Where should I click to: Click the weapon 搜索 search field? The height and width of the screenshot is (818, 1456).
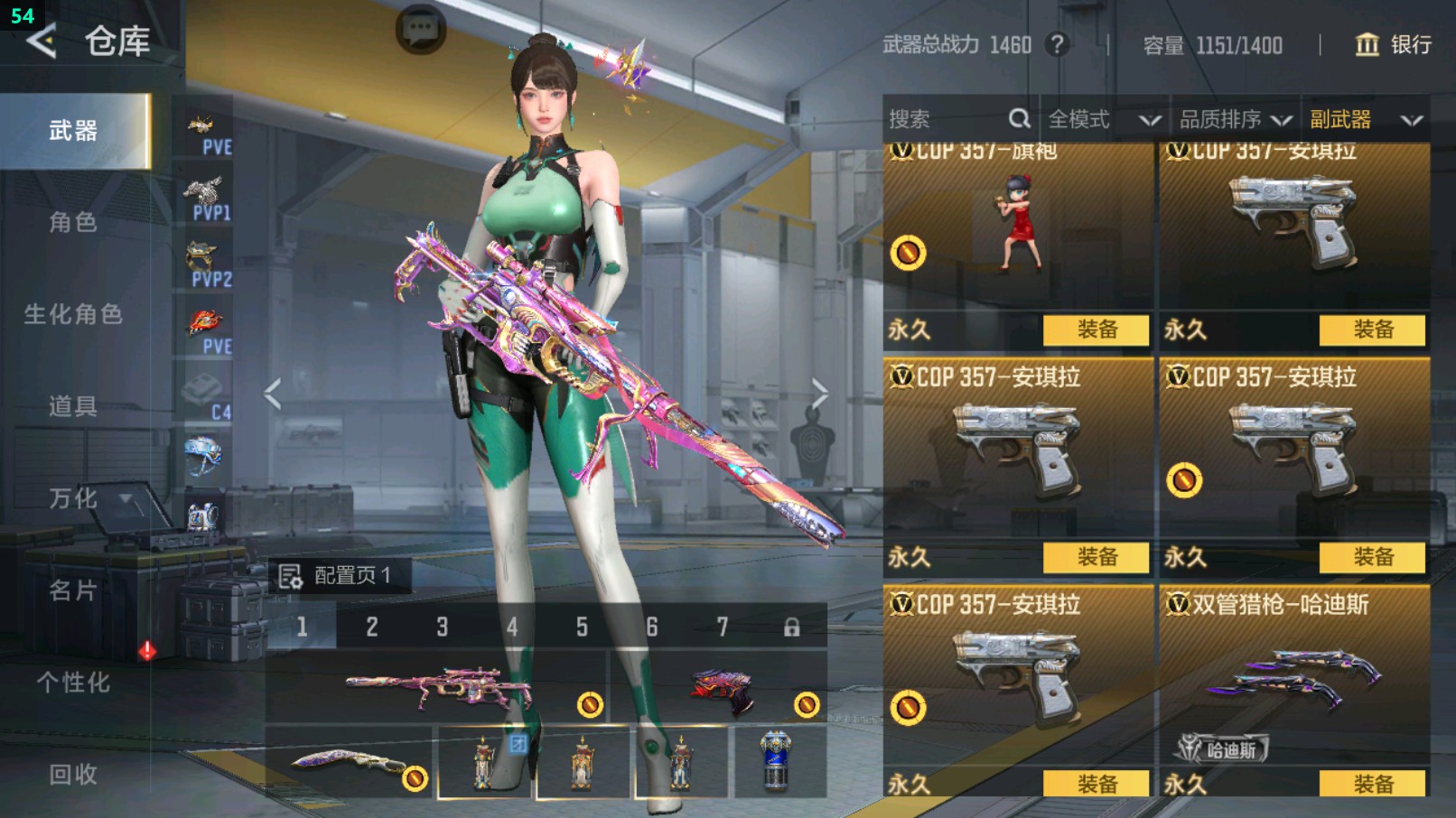coord(948,119)
